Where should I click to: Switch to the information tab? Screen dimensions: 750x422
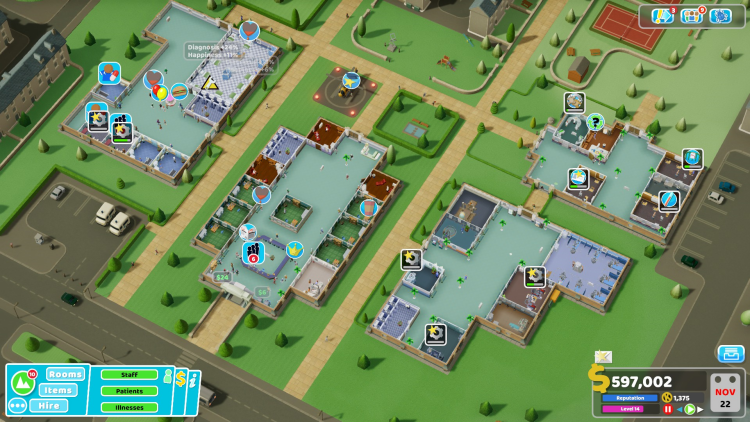click(x=195, y=380)
